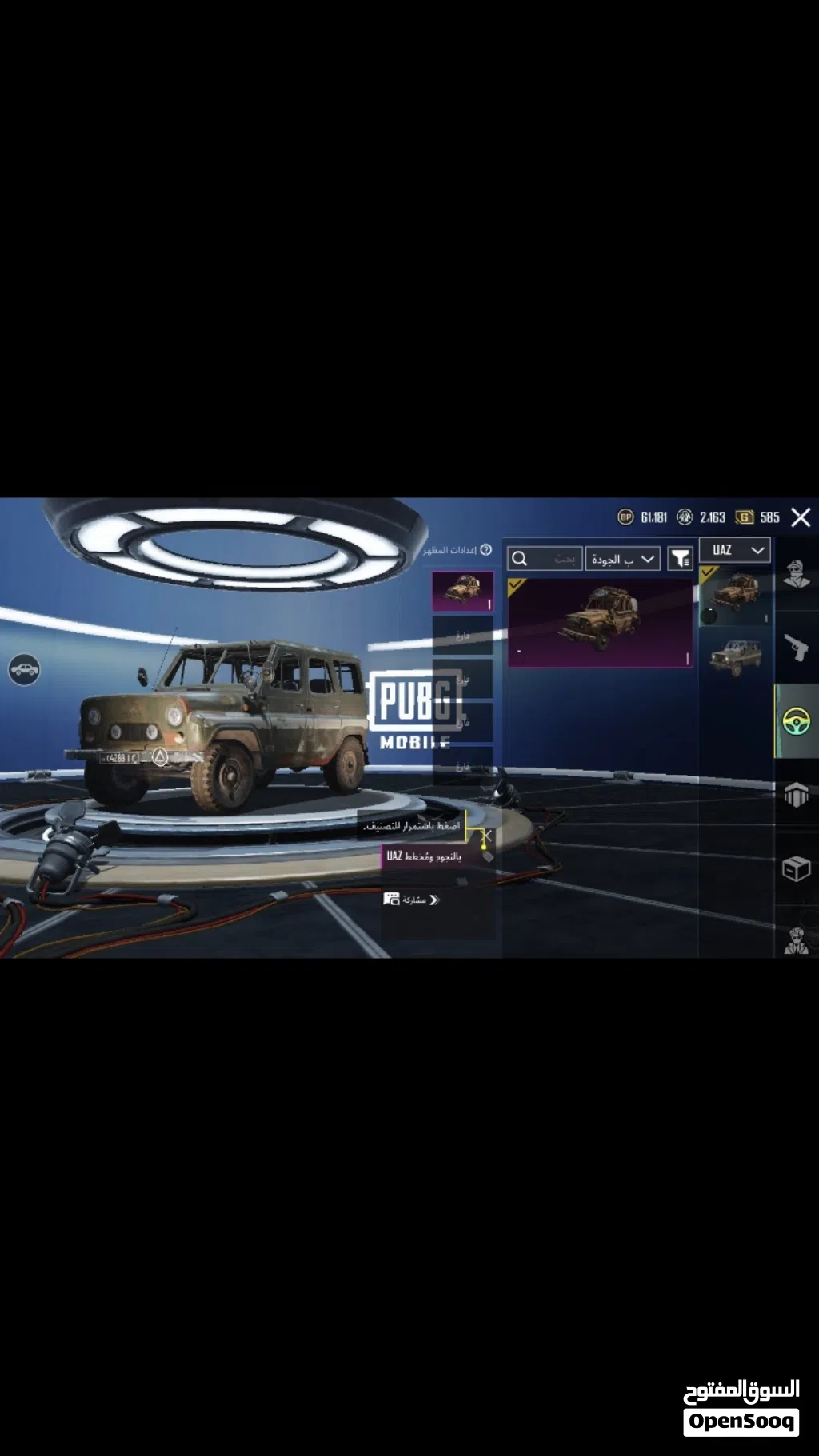Screen dimensions: 819x1456
Task: Open the quality sort dropdown
Action: pyautogui.click(x=622, y=559)
